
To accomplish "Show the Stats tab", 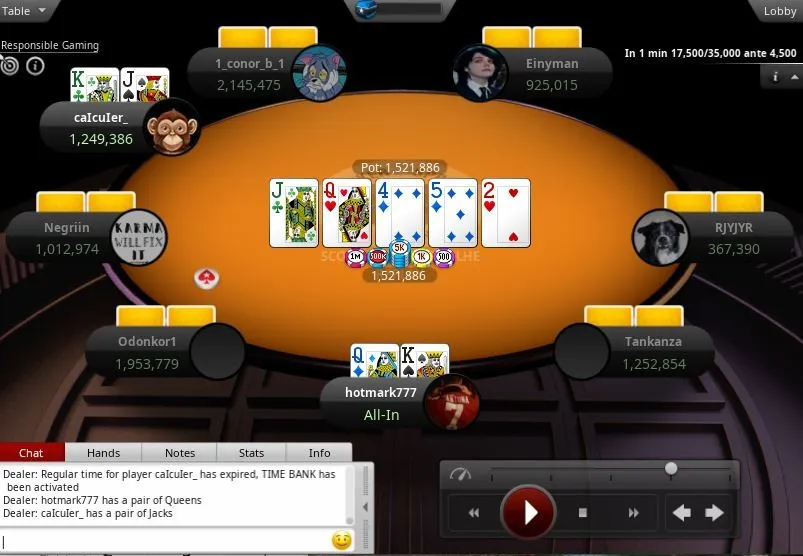I will (x=252, y=453).
